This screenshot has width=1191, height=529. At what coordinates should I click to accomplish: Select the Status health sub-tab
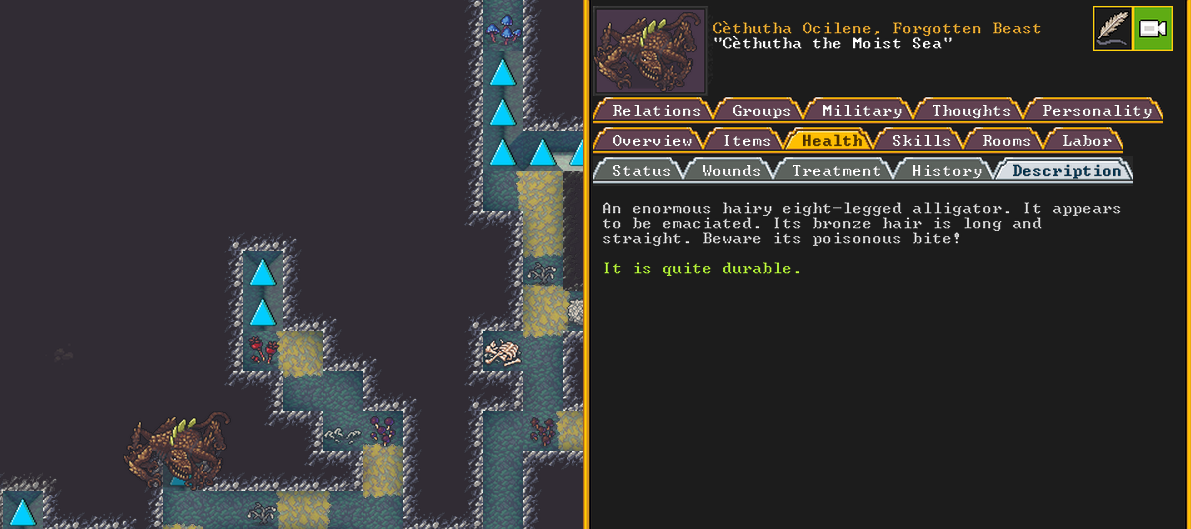tap(641, 171)
